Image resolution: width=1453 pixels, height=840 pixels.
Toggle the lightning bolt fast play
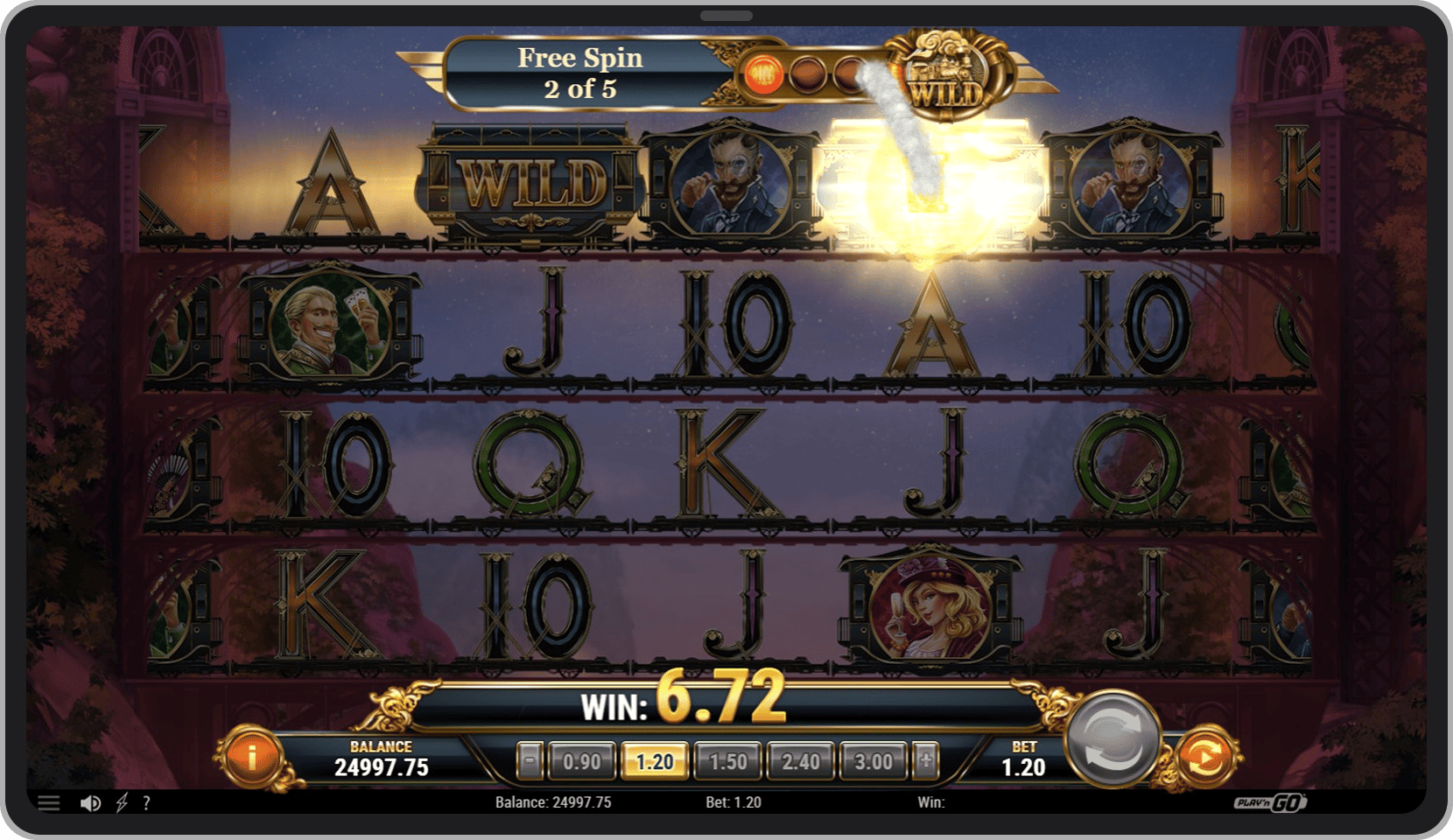point(122,802)
